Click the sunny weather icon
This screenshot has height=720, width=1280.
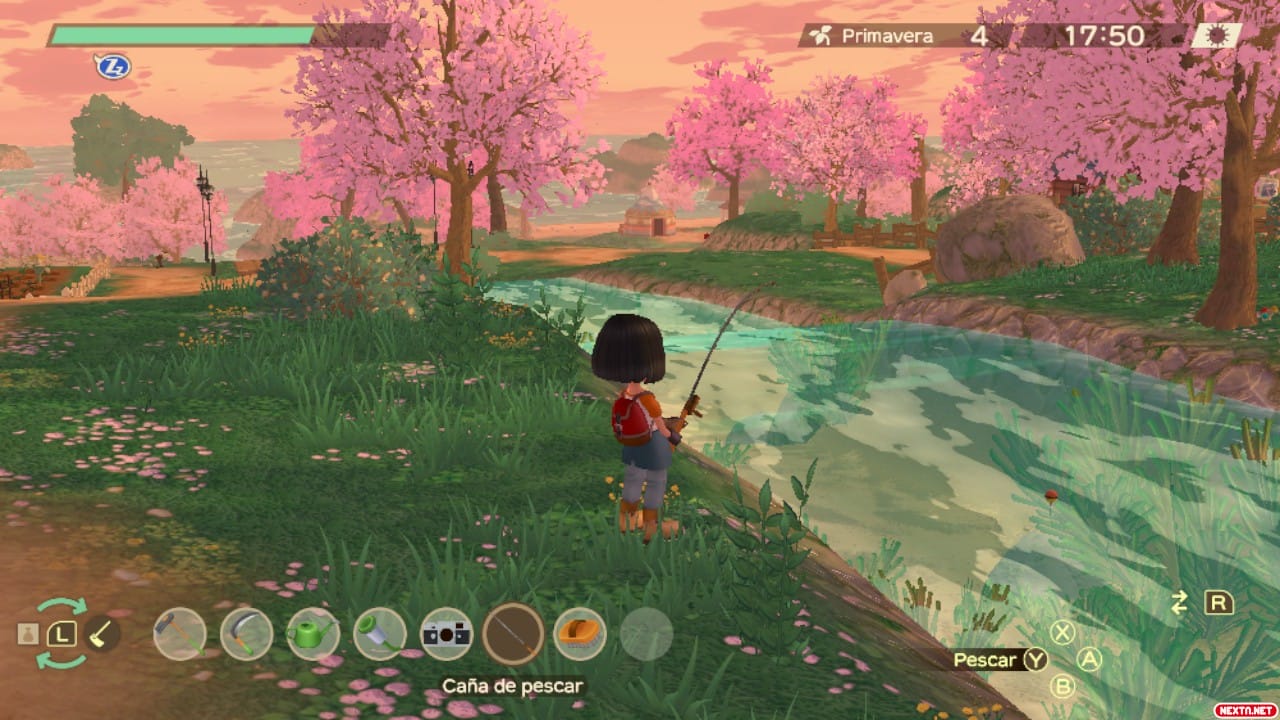[1216, 36]
